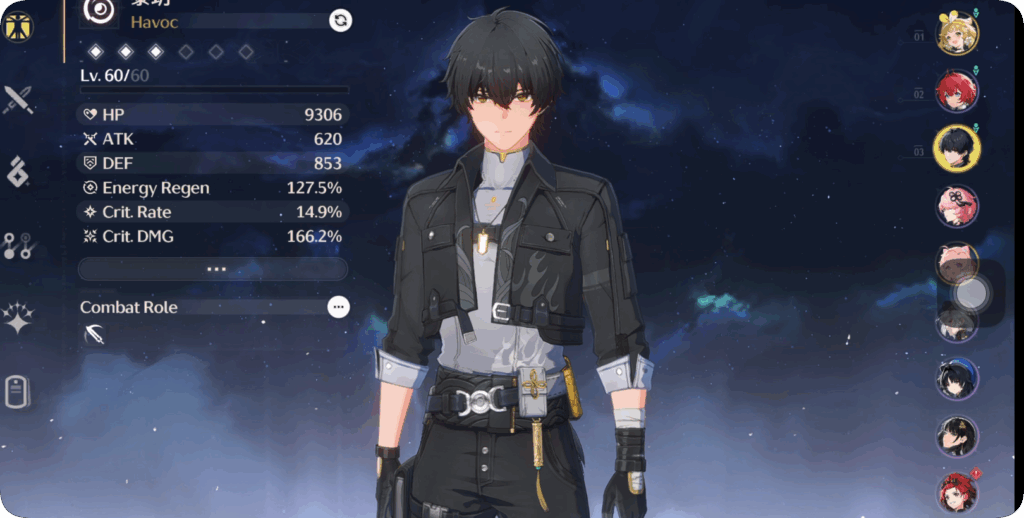Click the attribute switch button beside Havoc
Viewport: 1024px width, 518px height.
340,20
